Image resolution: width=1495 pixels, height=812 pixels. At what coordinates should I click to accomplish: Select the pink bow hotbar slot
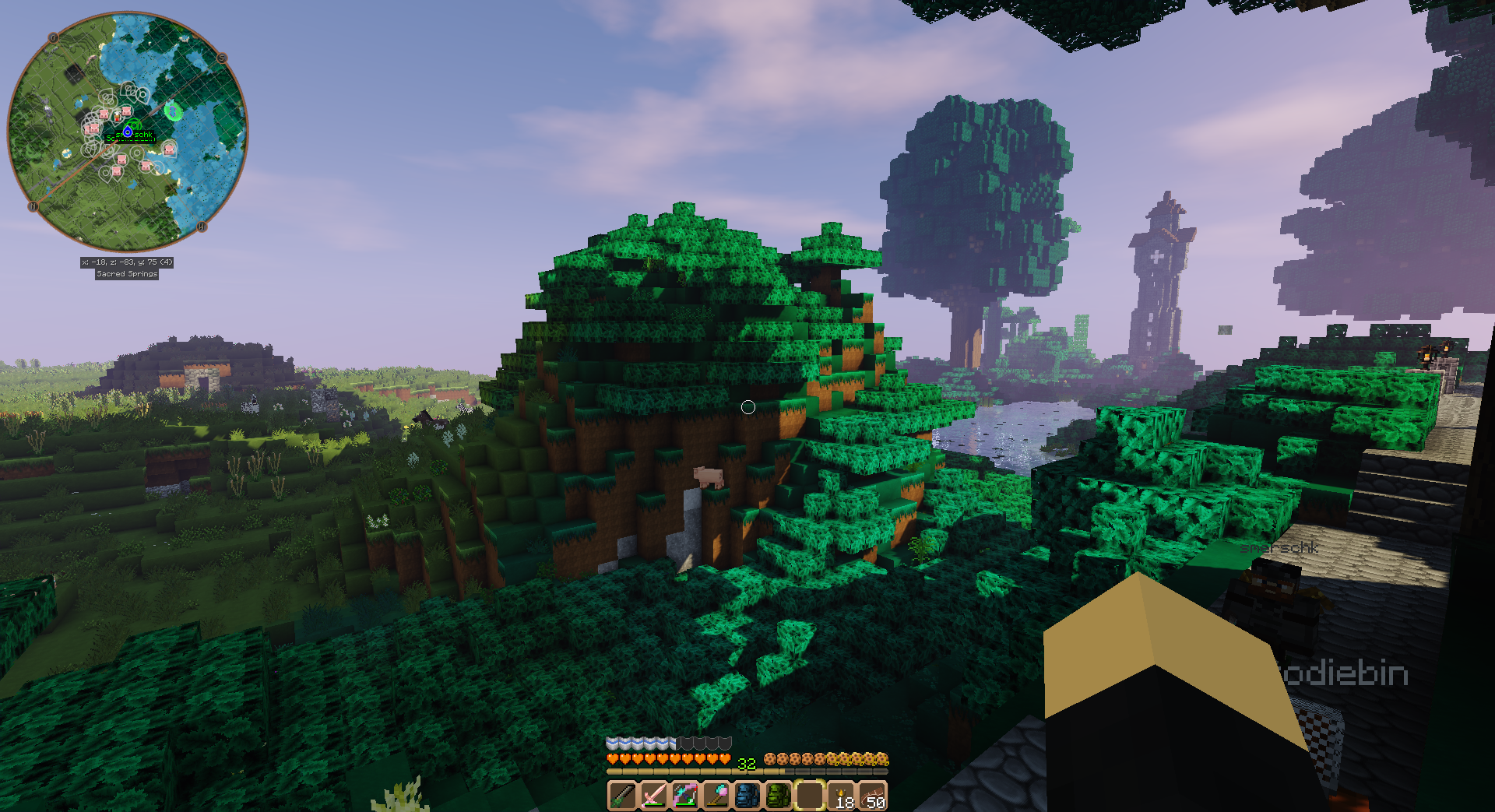[684, 796]
